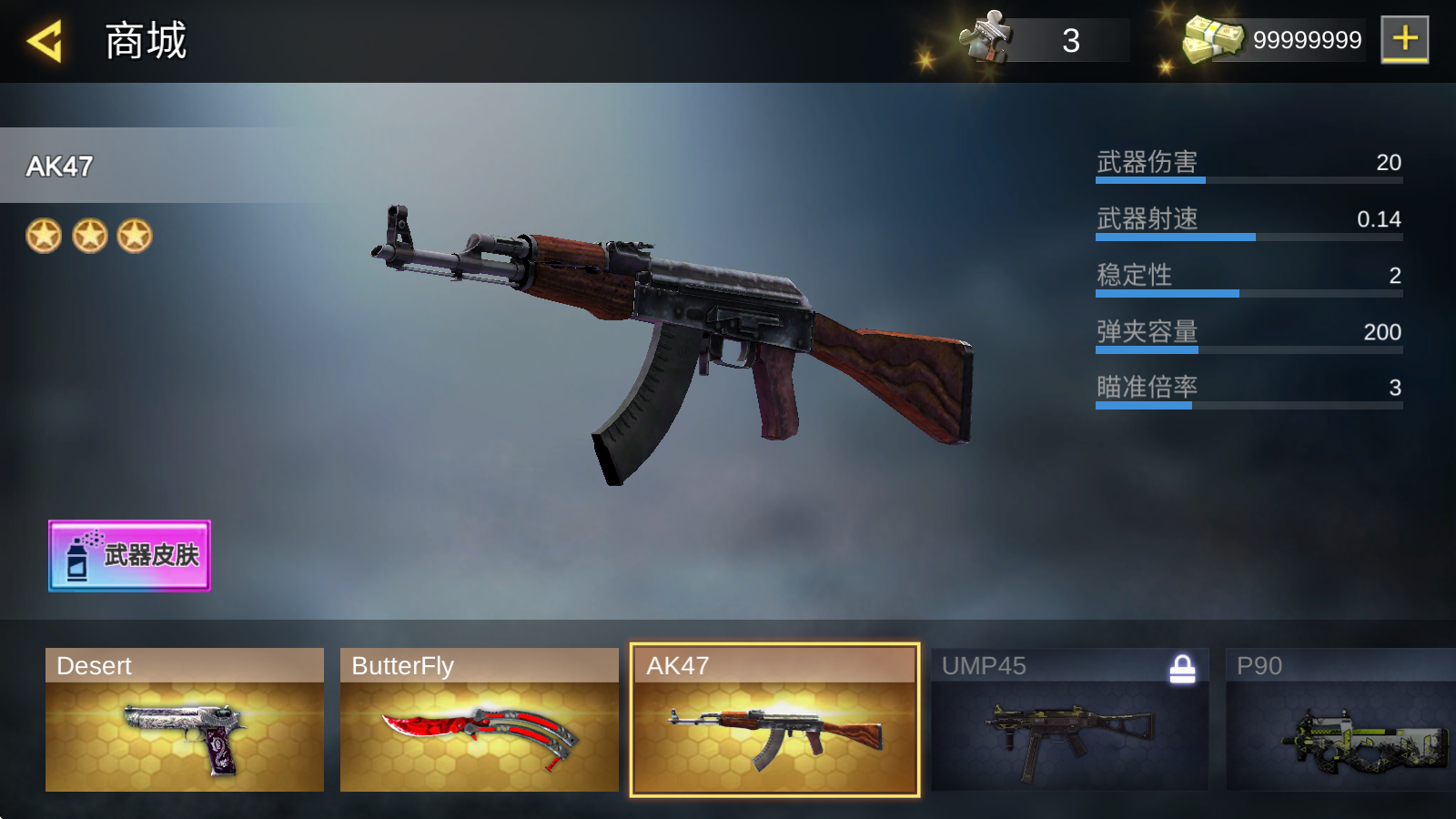
Task: Select the AK47 weapon card
Action: pos(774,720)
